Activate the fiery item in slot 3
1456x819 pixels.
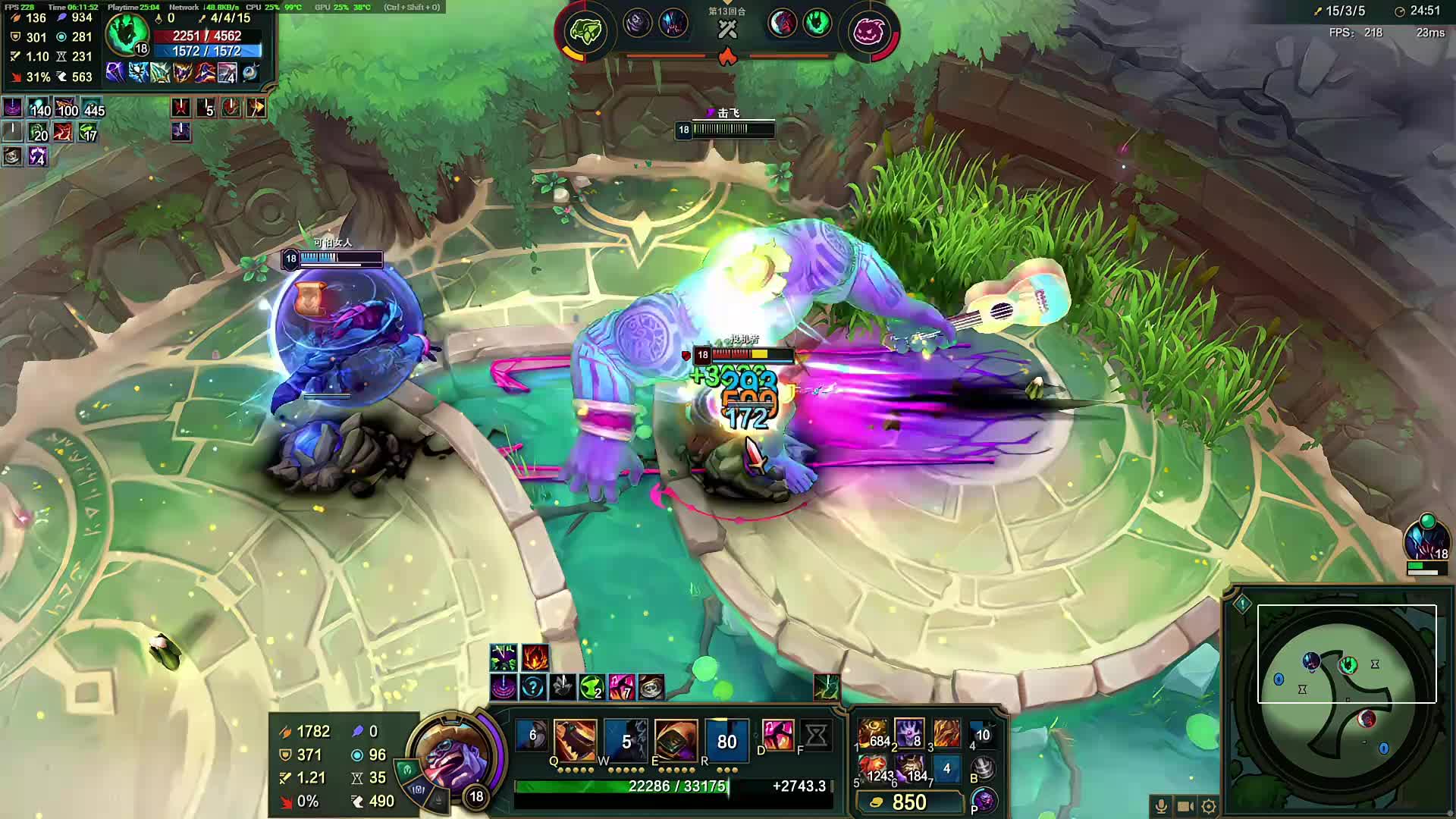[x=946, y=733]
